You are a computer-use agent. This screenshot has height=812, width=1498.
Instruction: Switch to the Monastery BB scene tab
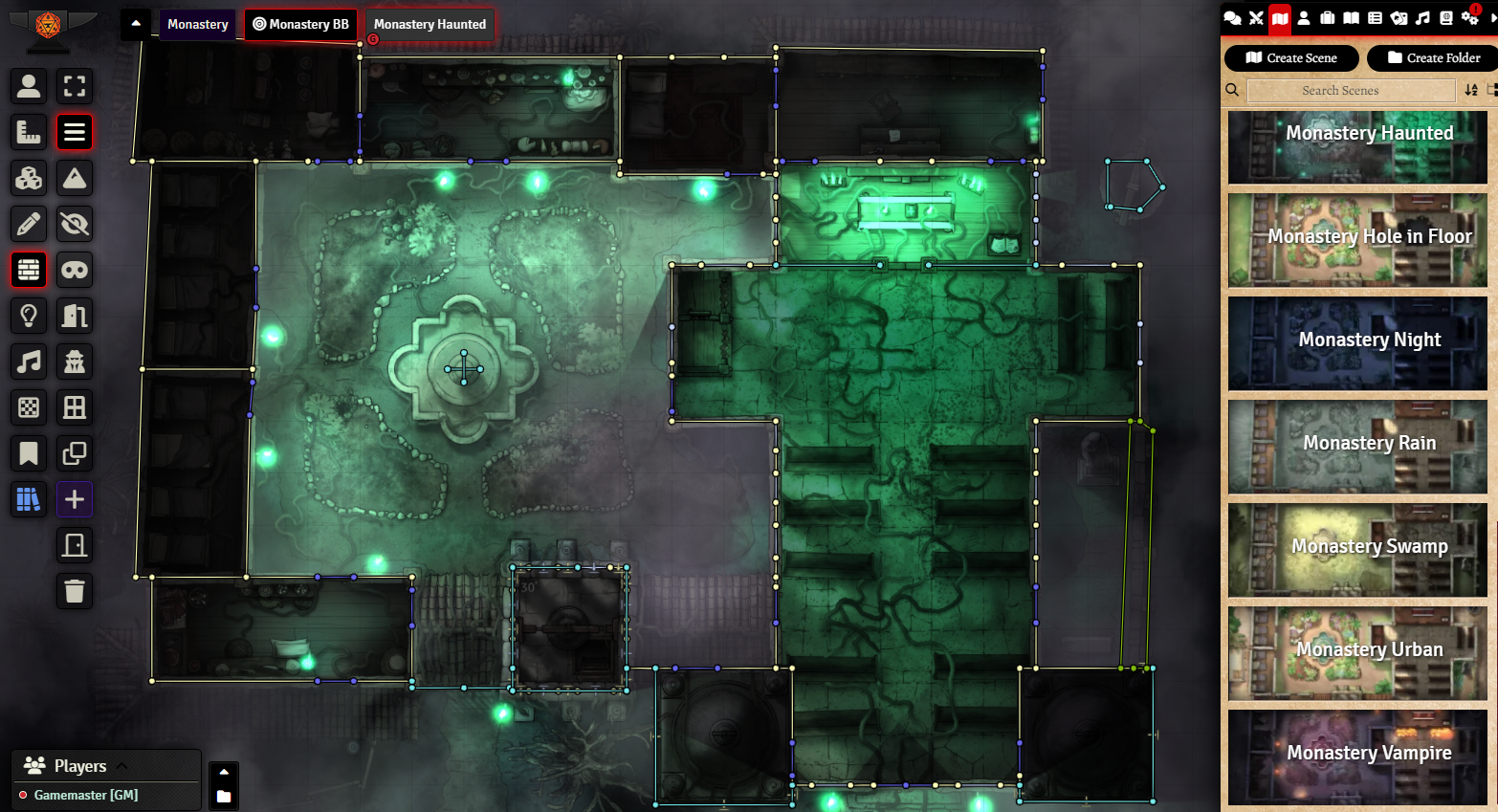(301, 24)
